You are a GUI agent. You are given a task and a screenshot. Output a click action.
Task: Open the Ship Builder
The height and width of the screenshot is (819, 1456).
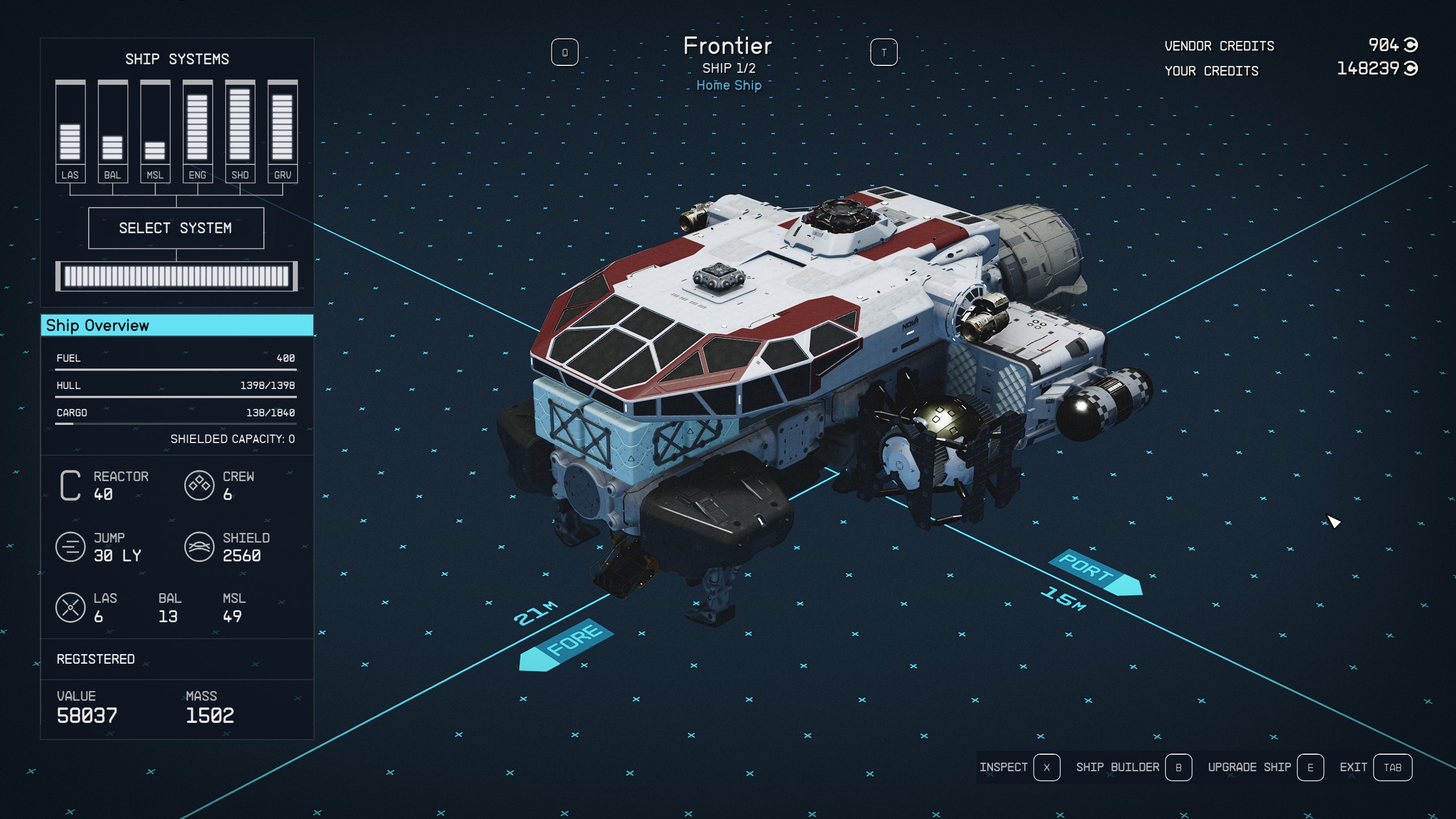[x=1133, y=767]
